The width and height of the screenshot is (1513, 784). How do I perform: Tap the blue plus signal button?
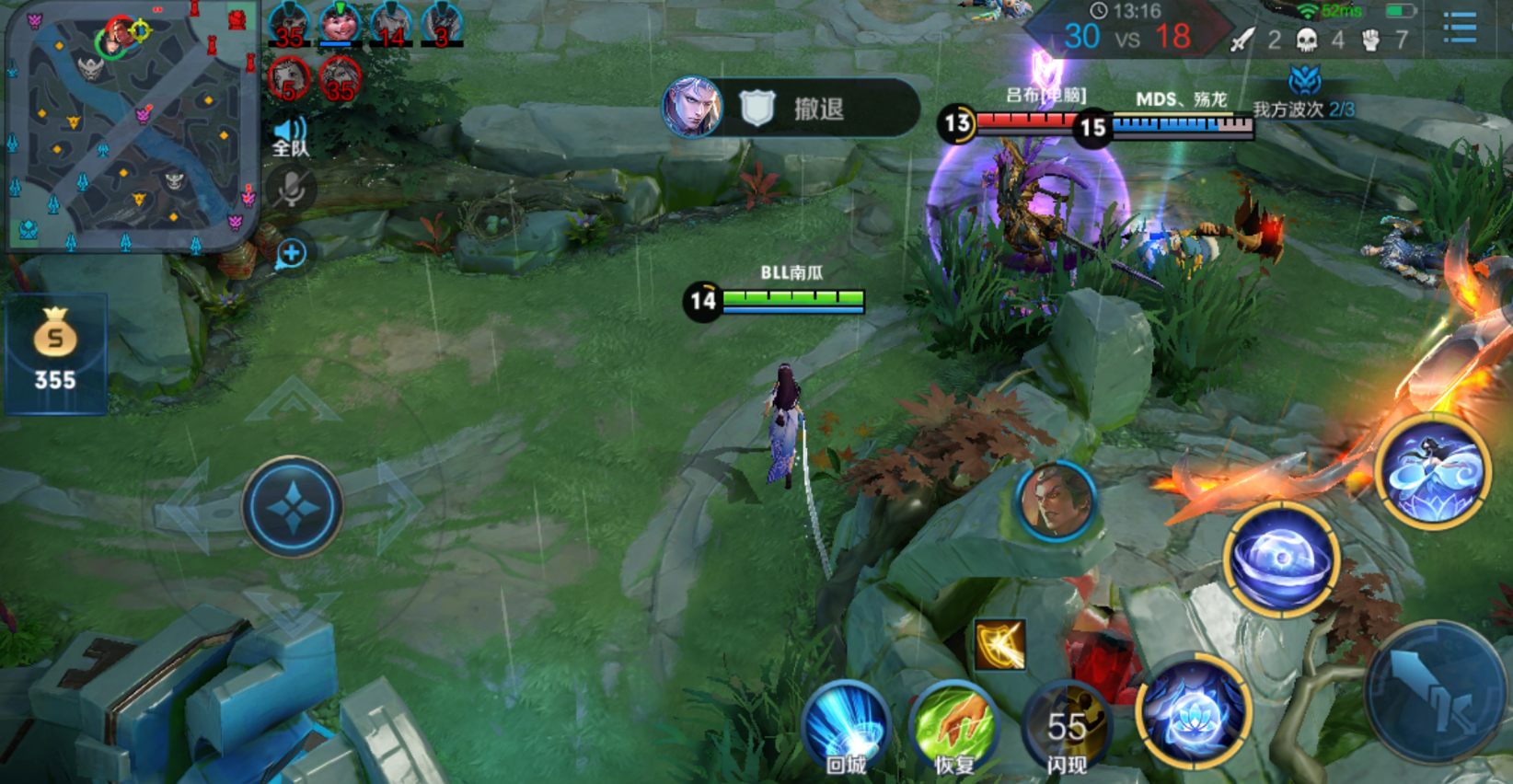point(292,254)
